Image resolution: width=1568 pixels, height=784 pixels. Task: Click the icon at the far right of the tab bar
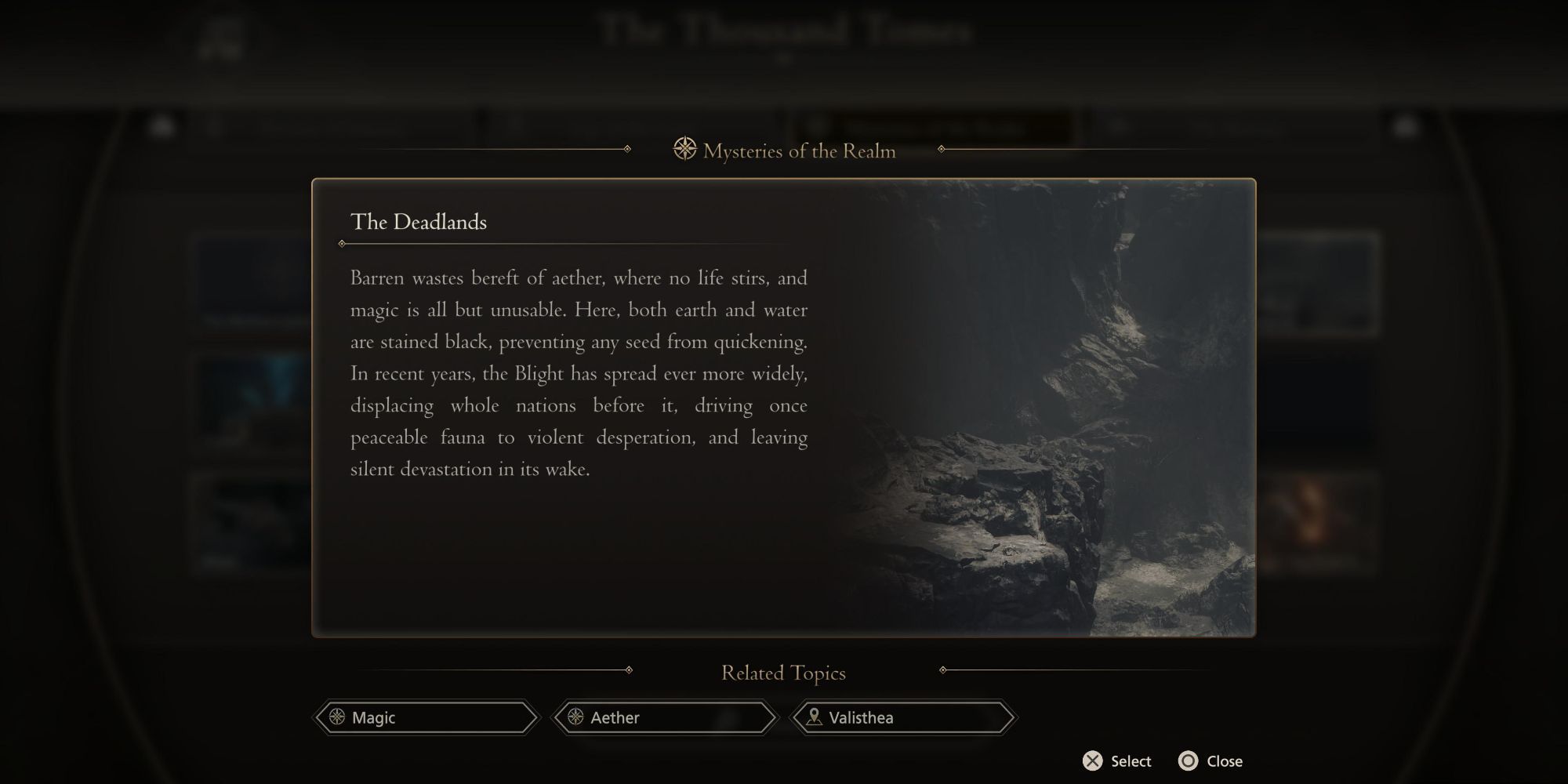pos(1403,127)
